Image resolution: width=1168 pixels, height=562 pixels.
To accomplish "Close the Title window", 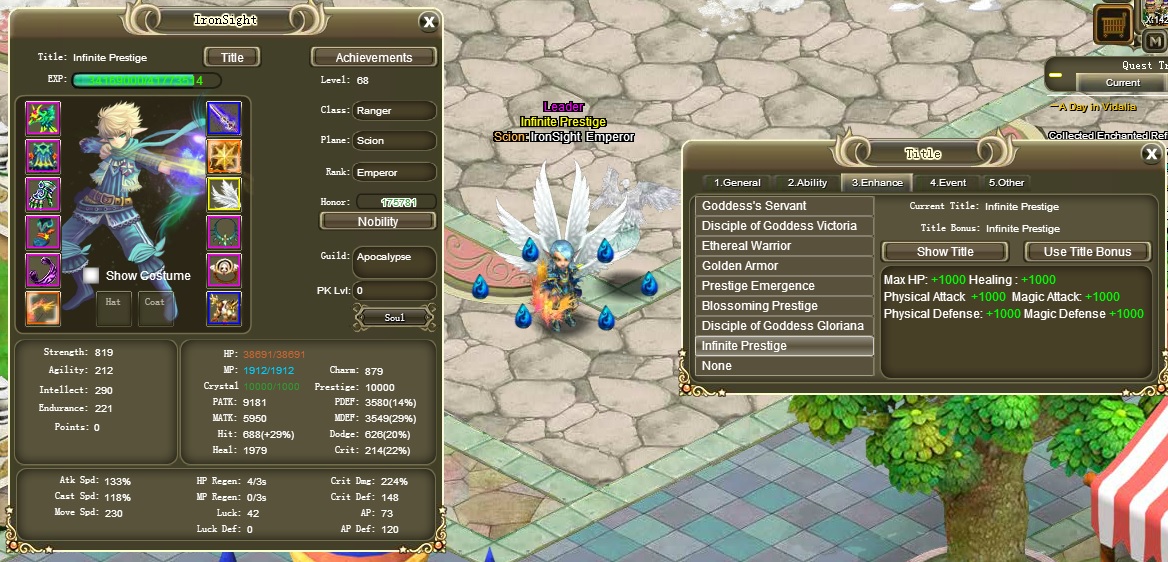I will [x=1151, y=154].
